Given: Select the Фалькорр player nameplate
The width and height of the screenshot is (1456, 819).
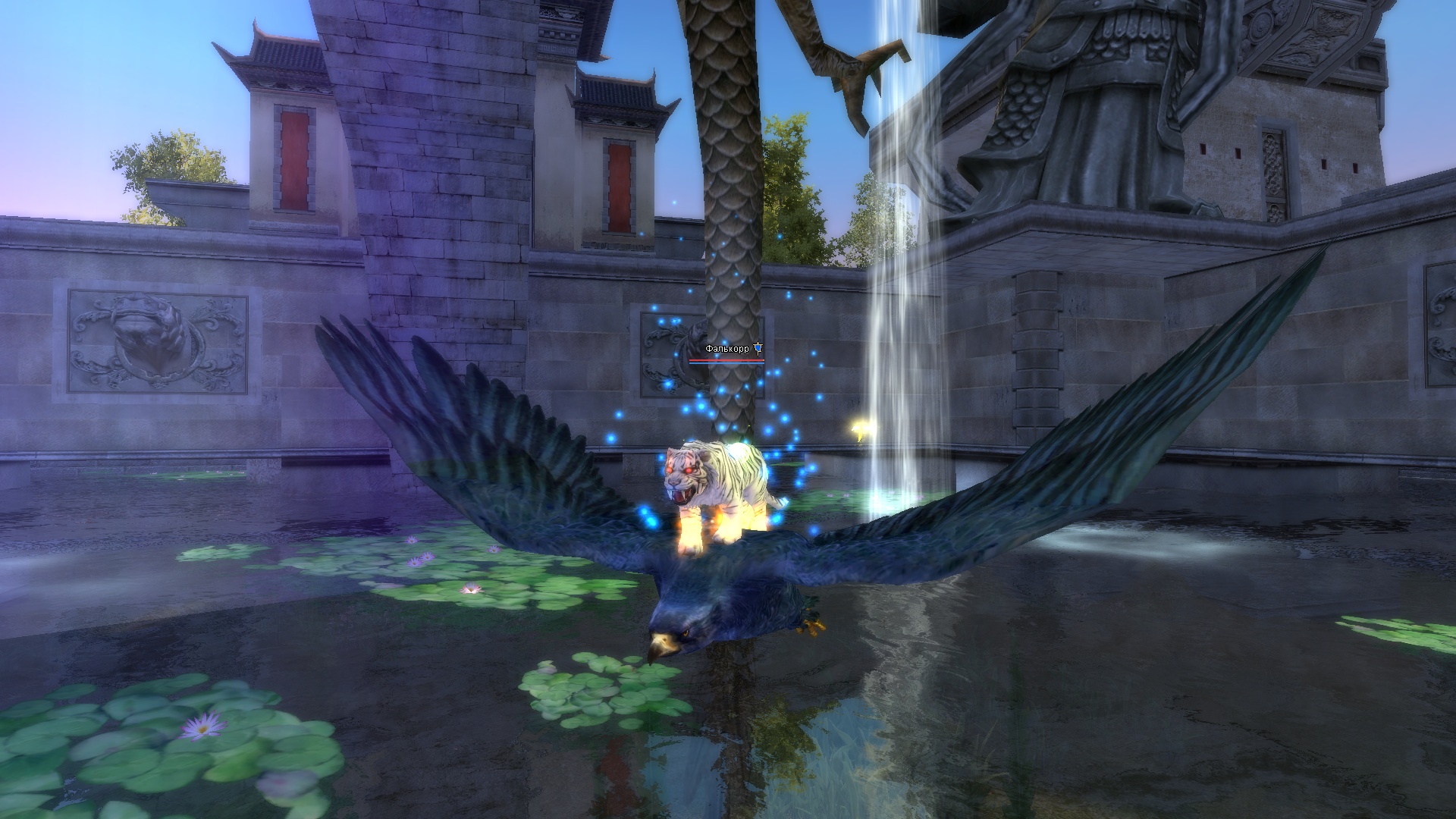Looking at the screenshot, I should pyautogui.click(x=726, y=349).
